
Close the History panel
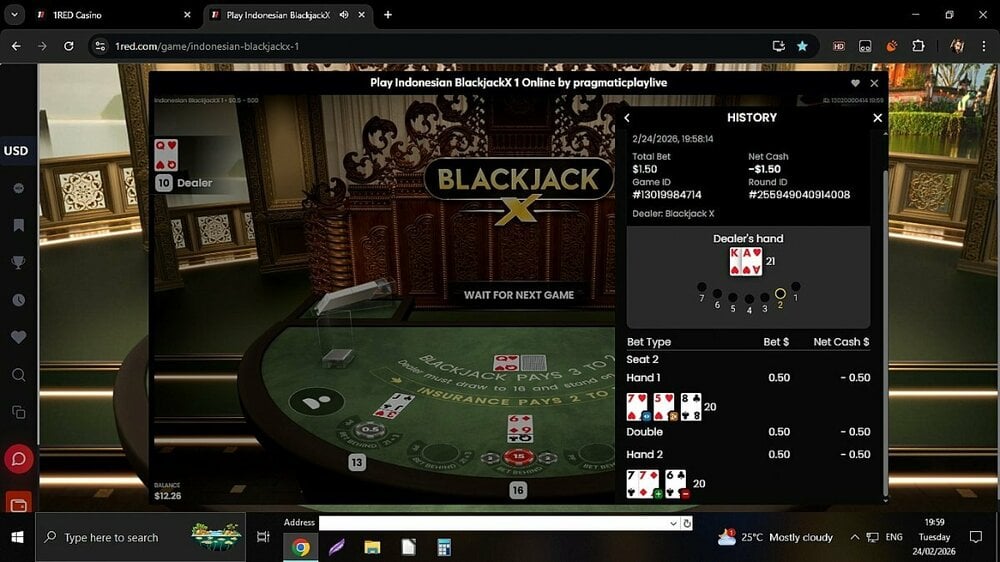[877, 118]
